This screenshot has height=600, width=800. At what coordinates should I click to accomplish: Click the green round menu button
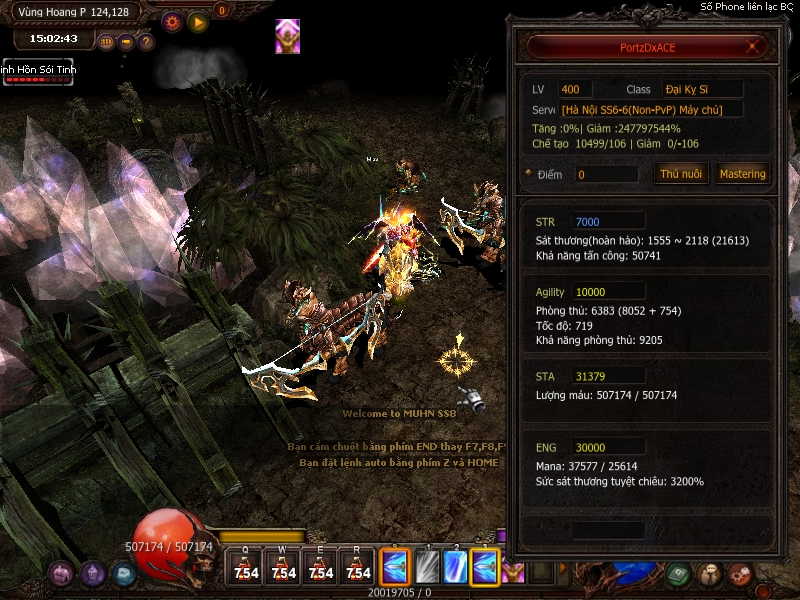click(x=678, y=574)
